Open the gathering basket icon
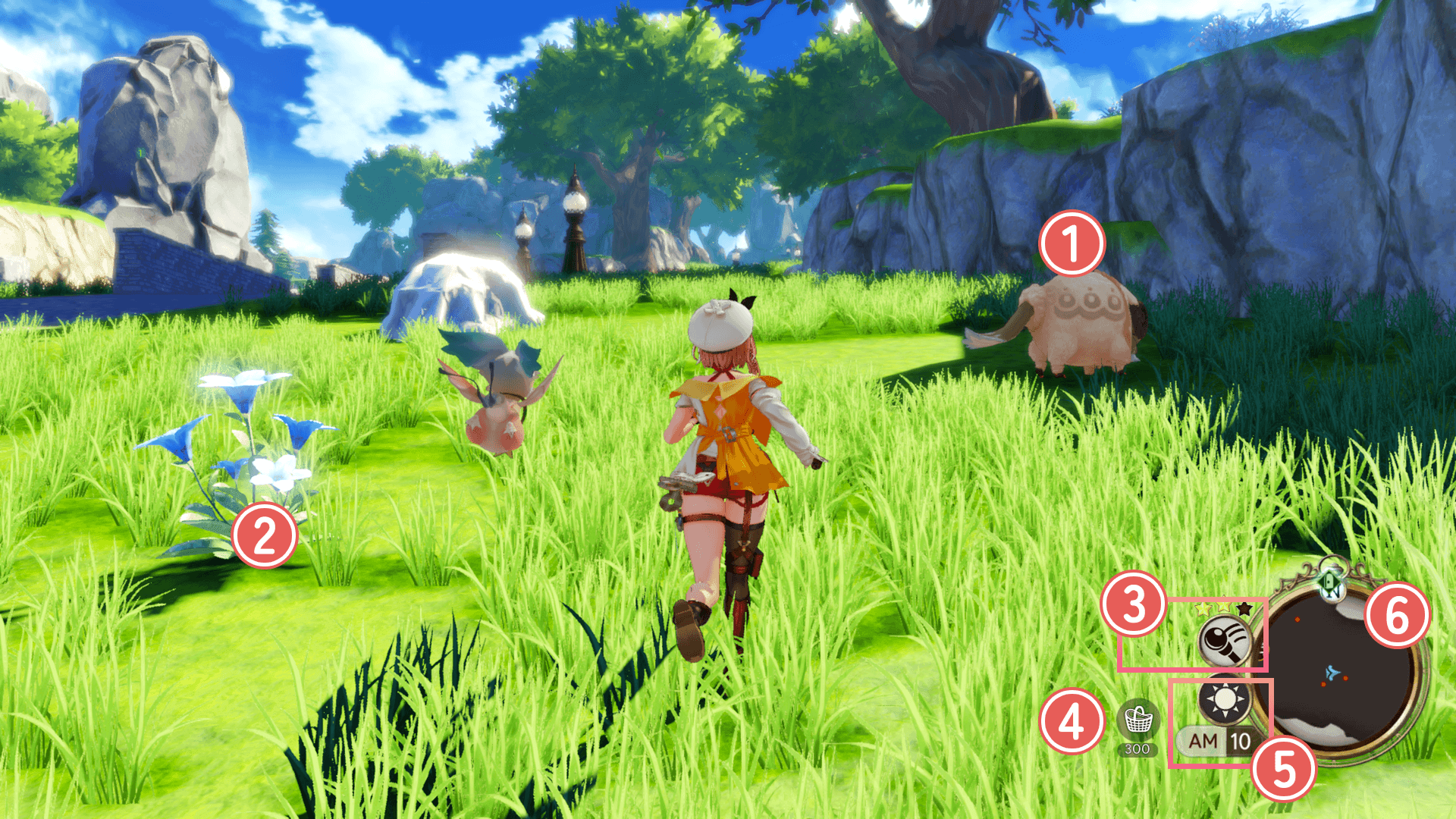The width and height of the screenshot is (1456, 819). [x=1137, y=719]
